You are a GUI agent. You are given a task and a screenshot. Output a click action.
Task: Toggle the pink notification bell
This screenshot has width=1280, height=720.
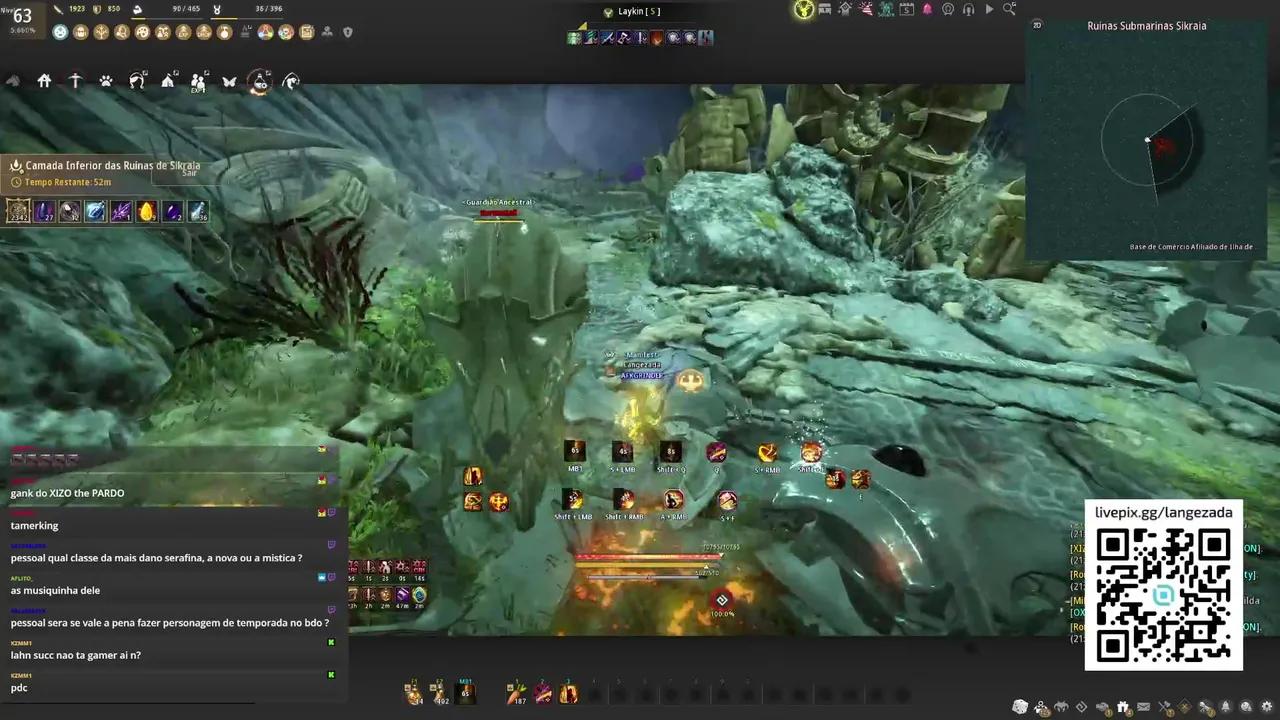point(925,9)
